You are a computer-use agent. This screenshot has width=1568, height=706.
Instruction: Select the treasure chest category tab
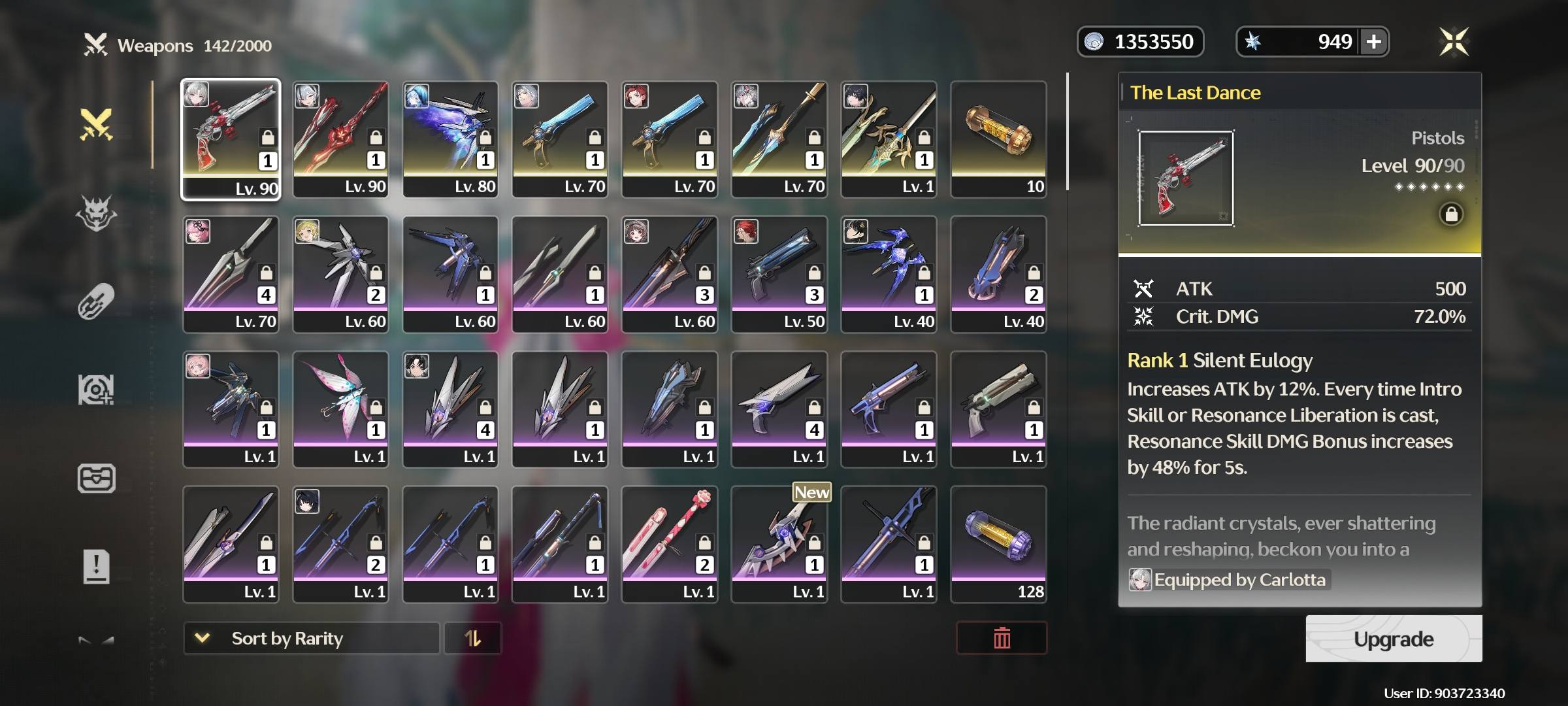(96, 478)
